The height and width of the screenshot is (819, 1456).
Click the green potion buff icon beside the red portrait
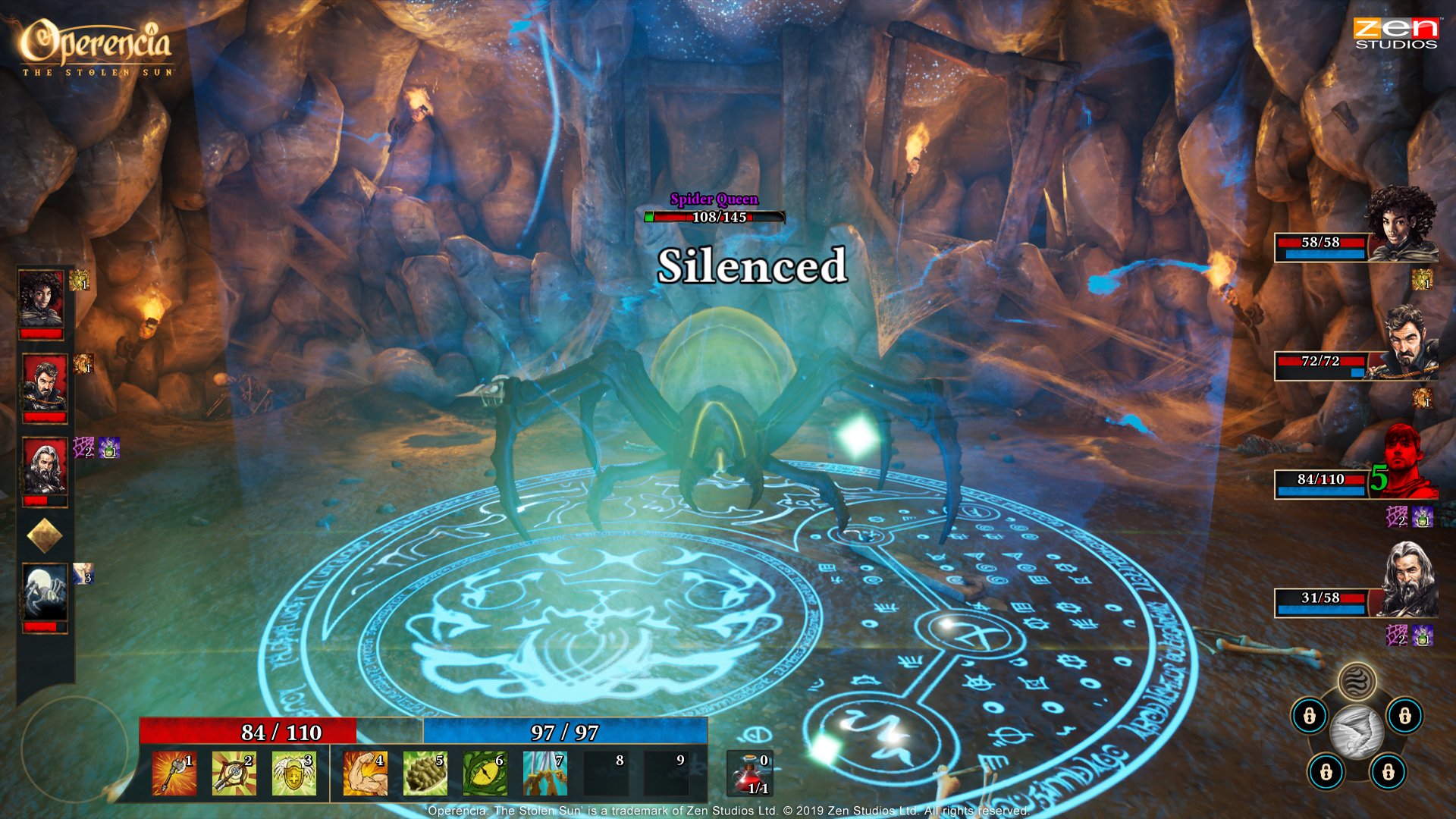click(x=1423, y=516)
